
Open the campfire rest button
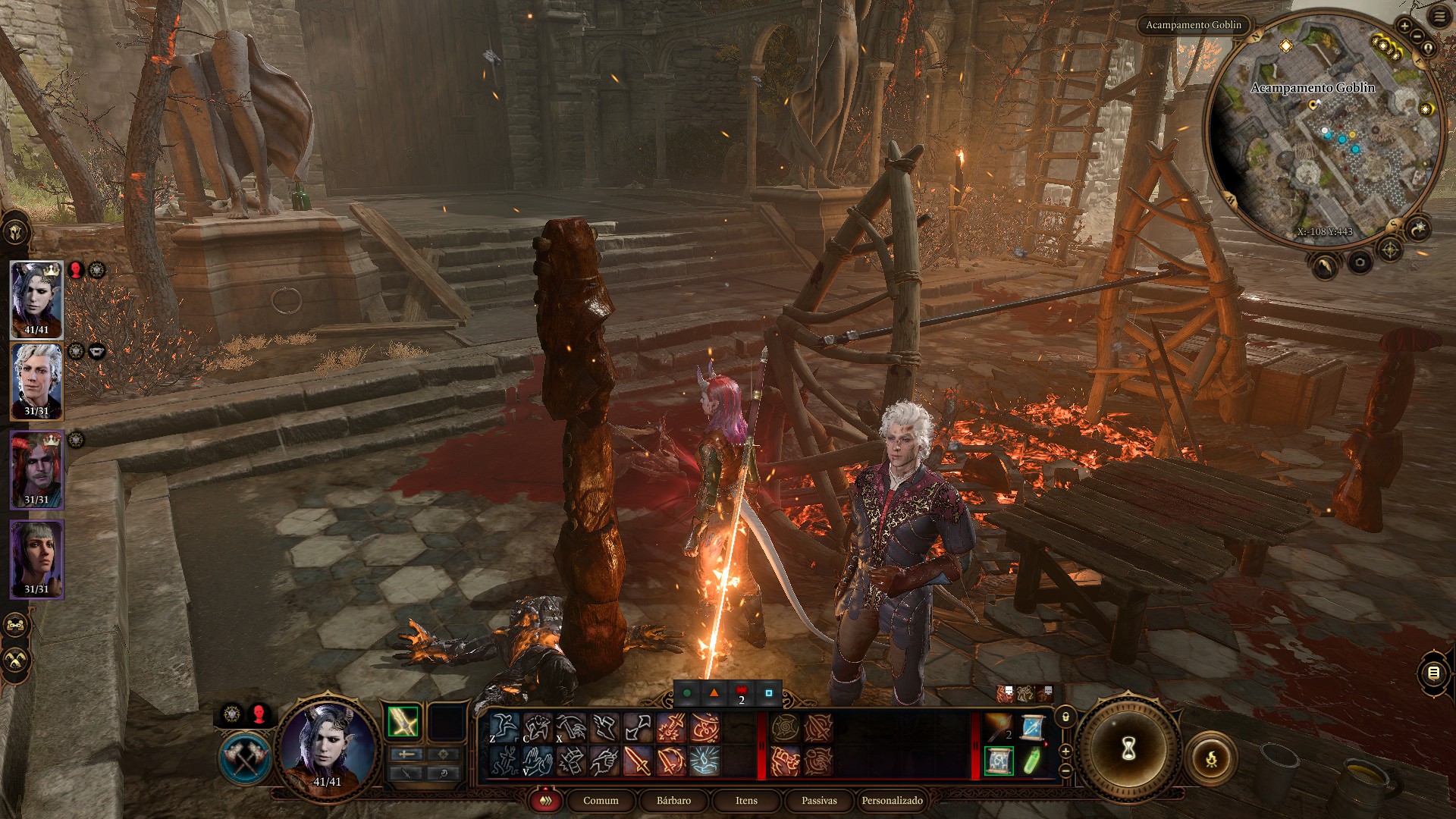point(1211,758)
